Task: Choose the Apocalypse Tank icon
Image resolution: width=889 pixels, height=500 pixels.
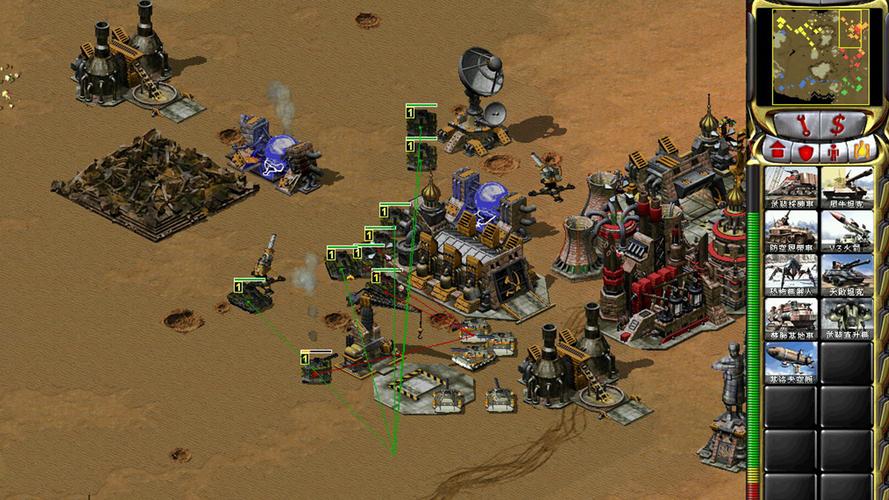Action: pyautogui.click(x=846, y=275)
